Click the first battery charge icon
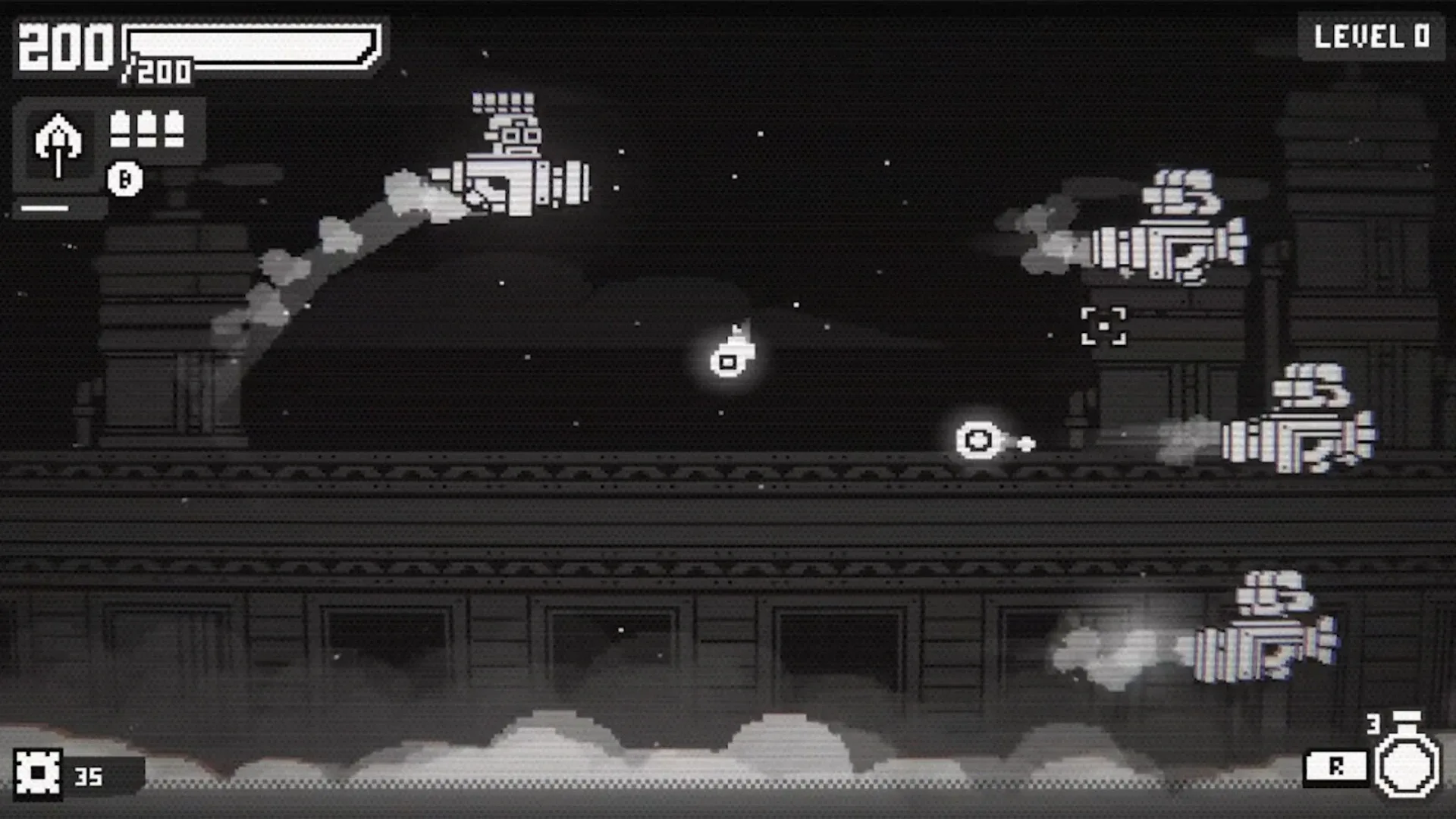The image size is (1456, 819). click(121, 129)
